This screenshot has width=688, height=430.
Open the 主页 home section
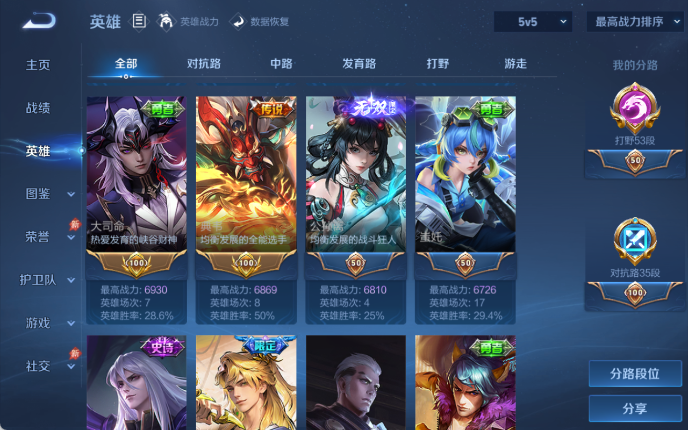(38, 64)
